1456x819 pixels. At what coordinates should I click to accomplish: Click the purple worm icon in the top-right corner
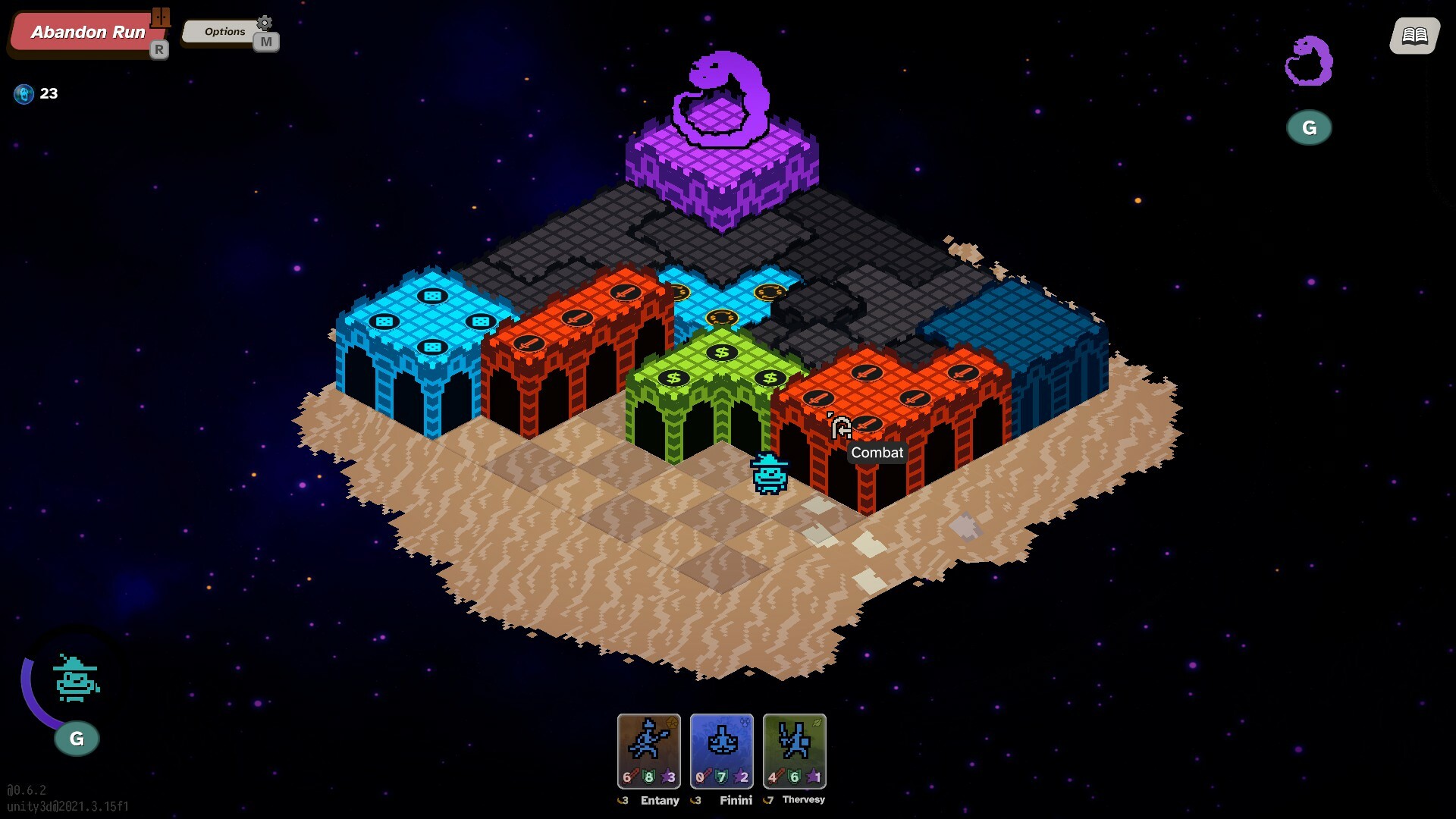point(1308,61)
